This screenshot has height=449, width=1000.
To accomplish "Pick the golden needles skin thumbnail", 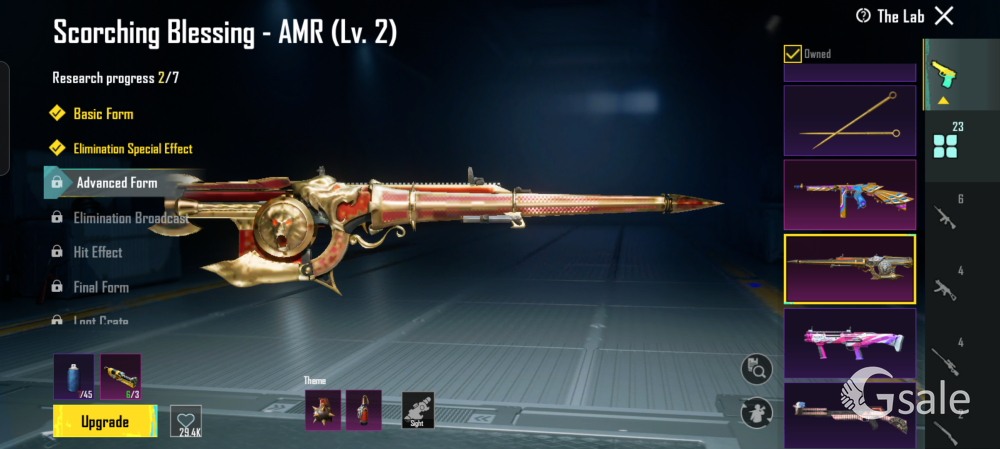I will (x=849, y=119).
